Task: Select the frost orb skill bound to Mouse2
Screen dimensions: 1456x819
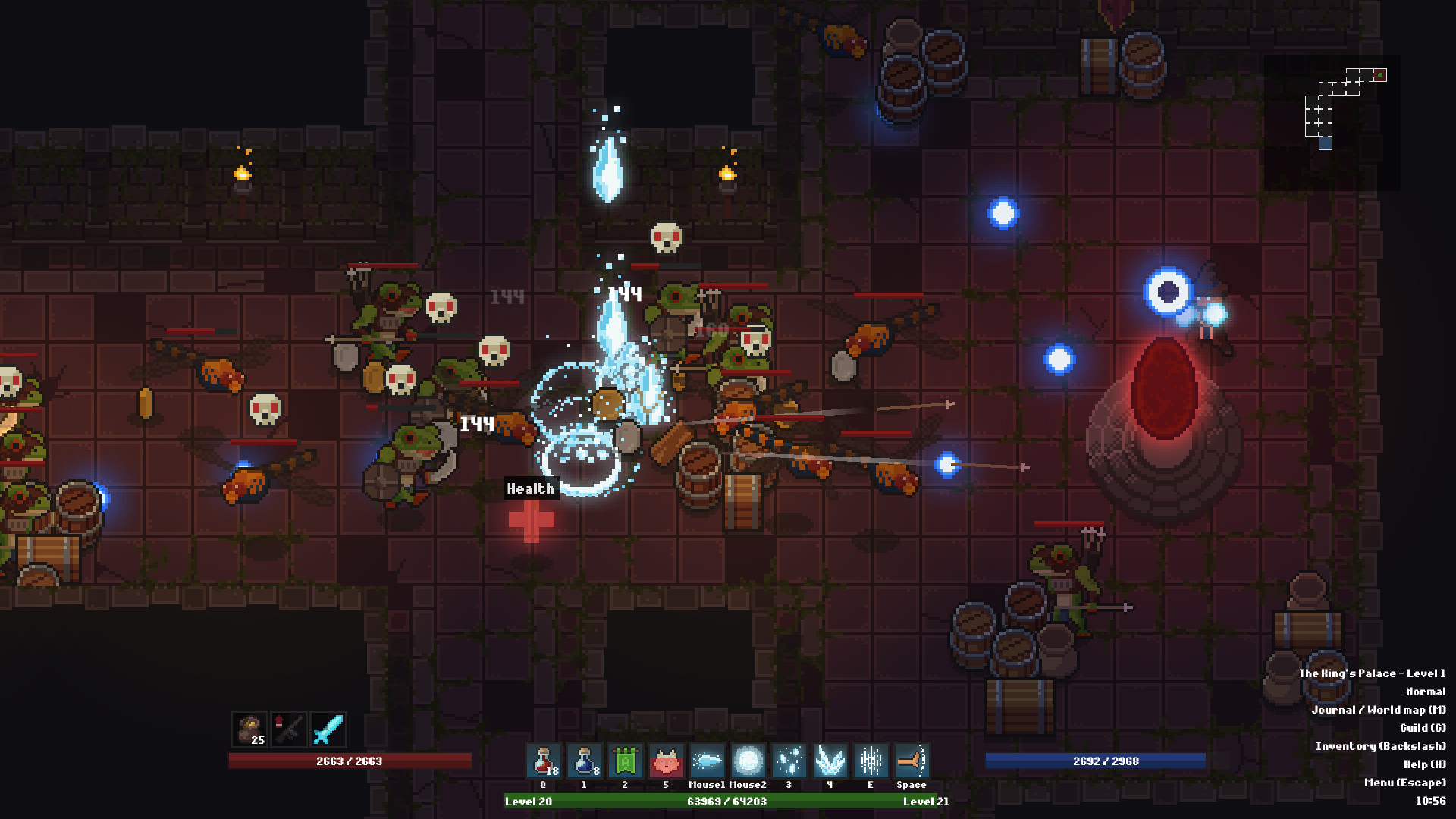Action: pyautogui.click(x=747, y=762)
